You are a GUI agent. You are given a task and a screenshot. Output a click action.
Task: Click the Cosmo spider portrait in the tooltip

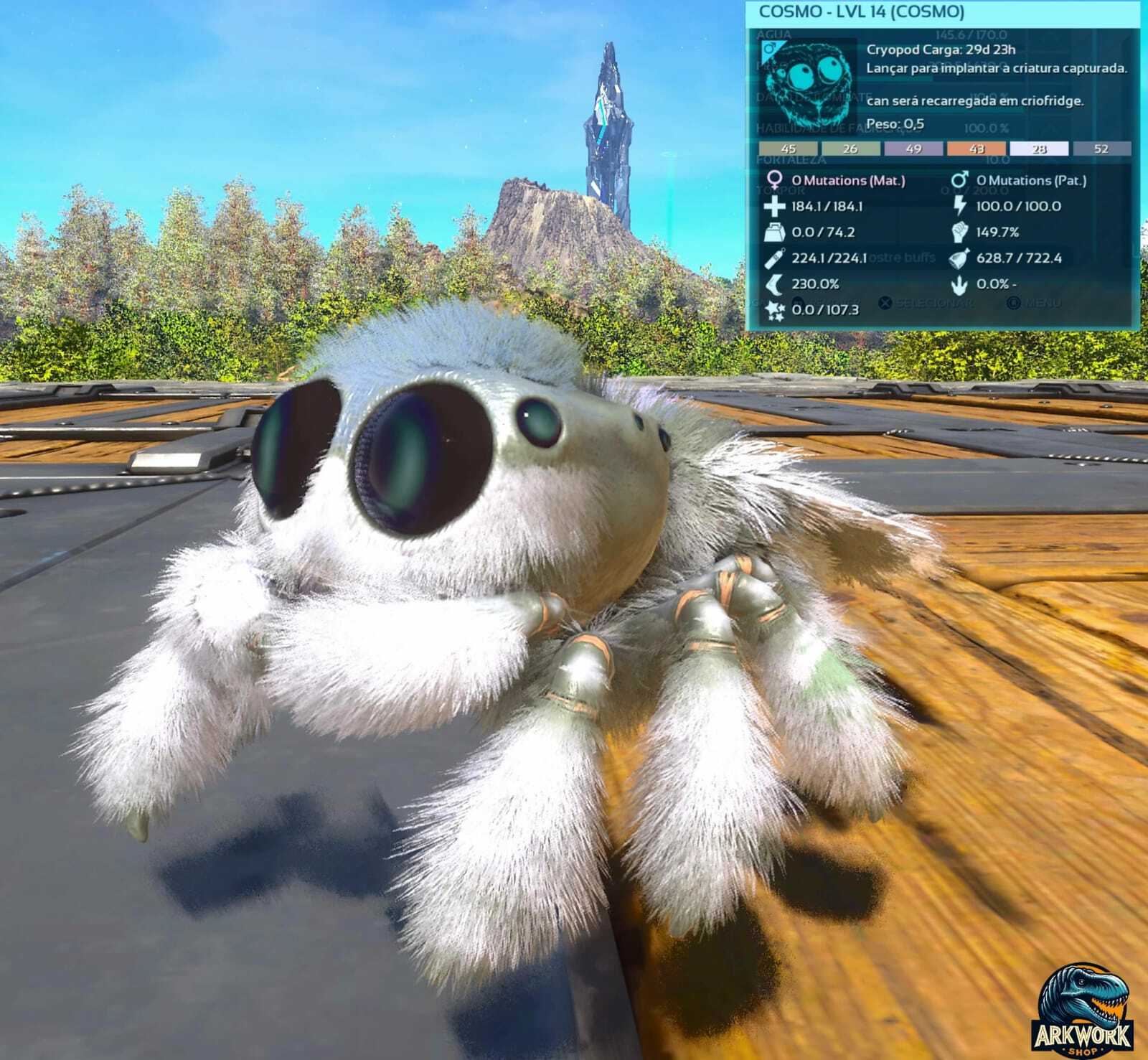(814, 85)
